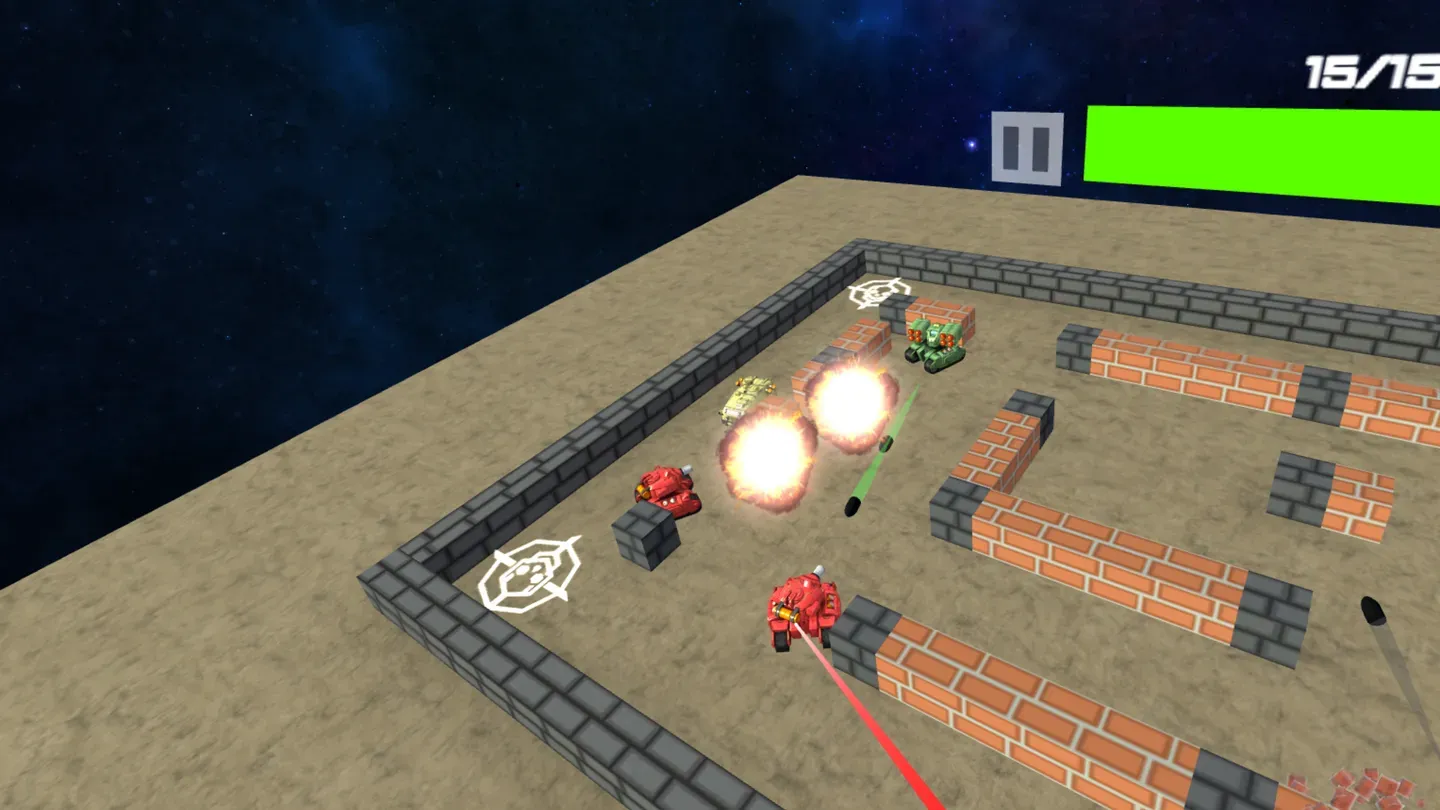The width and height of the screenshot is (1440, 810).
Task: Click the left explosion fireball
Action: tap(765, 455)
